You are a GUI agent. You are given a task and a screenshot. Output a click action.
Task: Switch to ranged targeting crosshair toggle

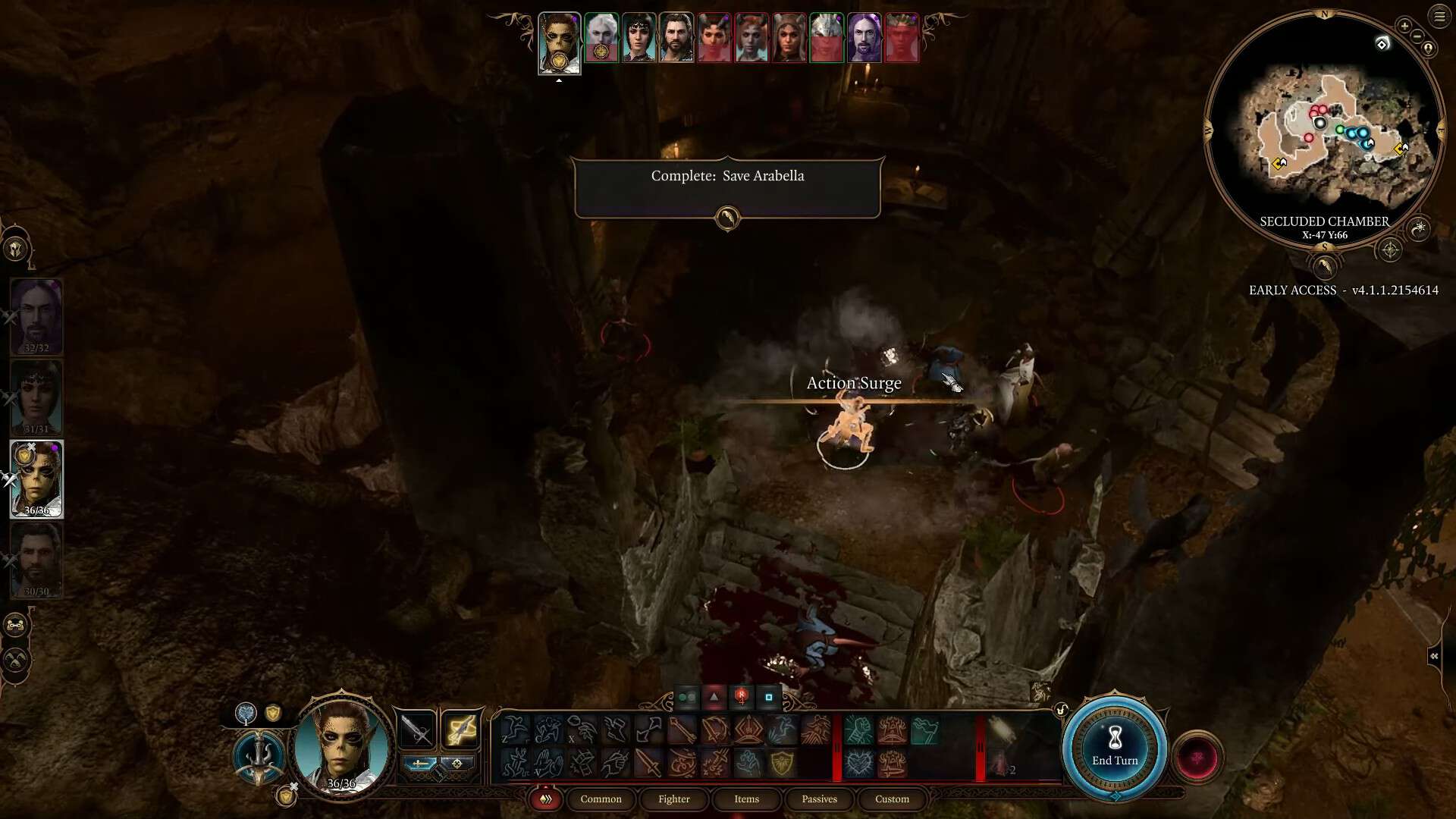pyautogui.click(x=457, y=764)
